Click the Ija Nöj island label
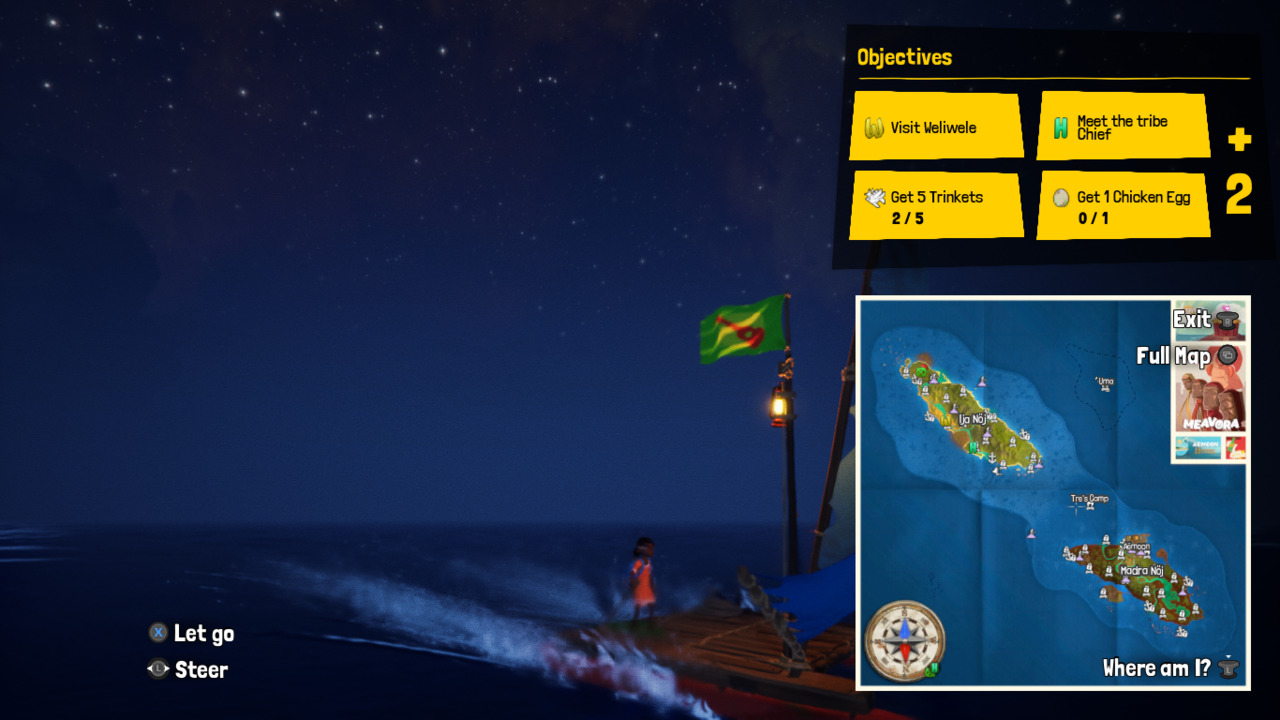The image size is (1280, 720). (x=973, y=419)
